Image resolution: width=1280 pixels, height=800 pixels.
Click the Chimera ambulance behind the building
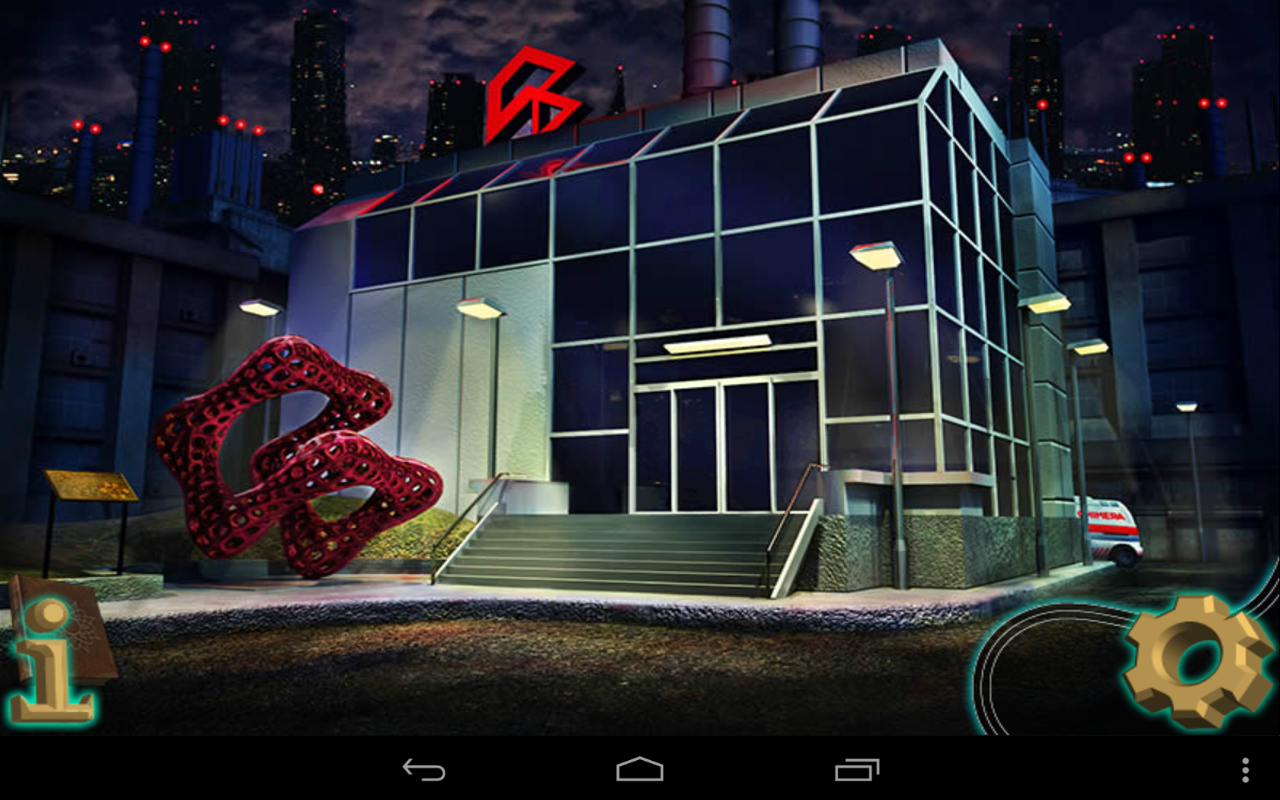tap(1110, 525)
